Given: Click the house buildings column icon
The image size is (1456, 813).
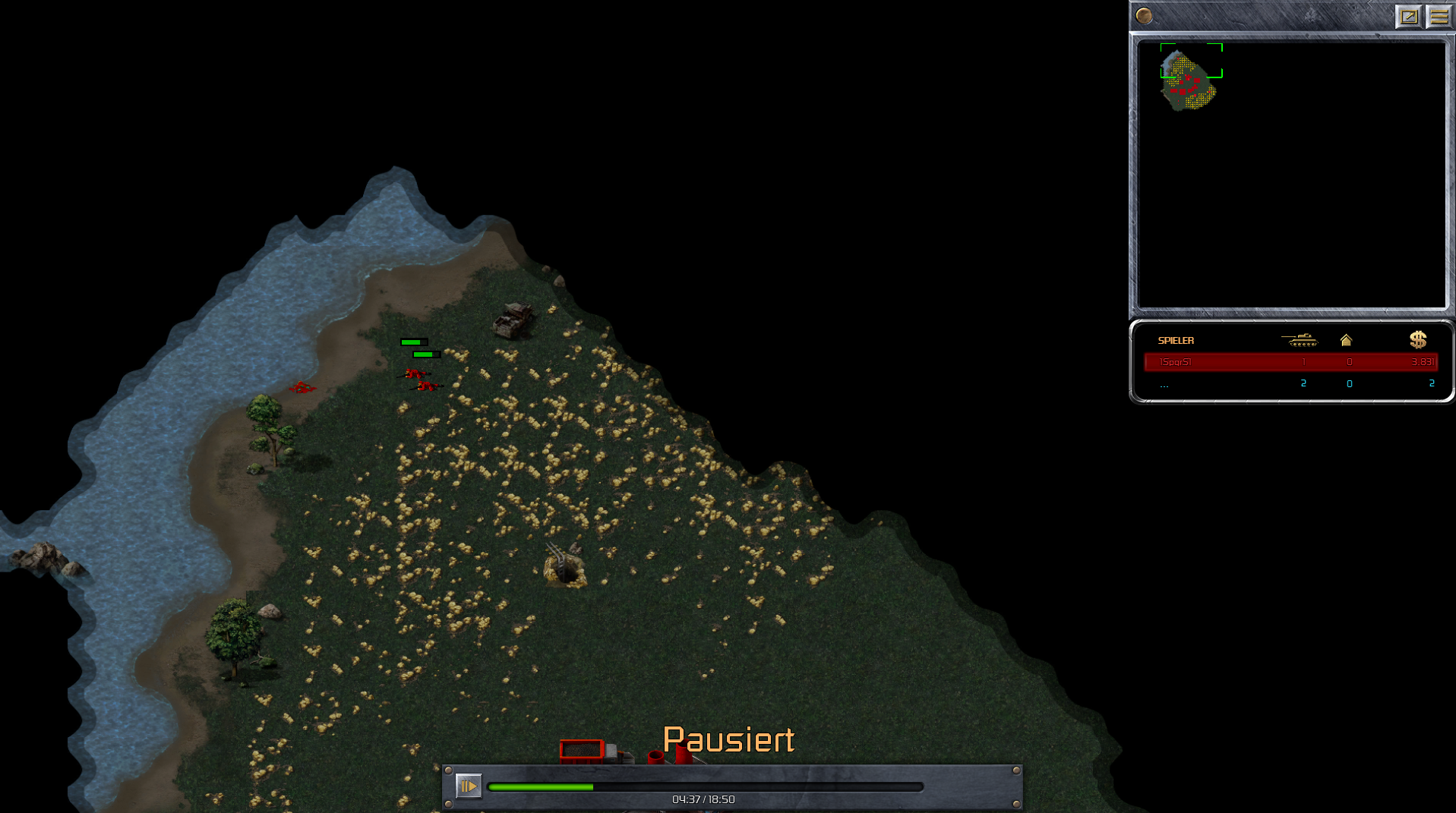Looking at the screenshot, I should click(x=1346, y=340).
